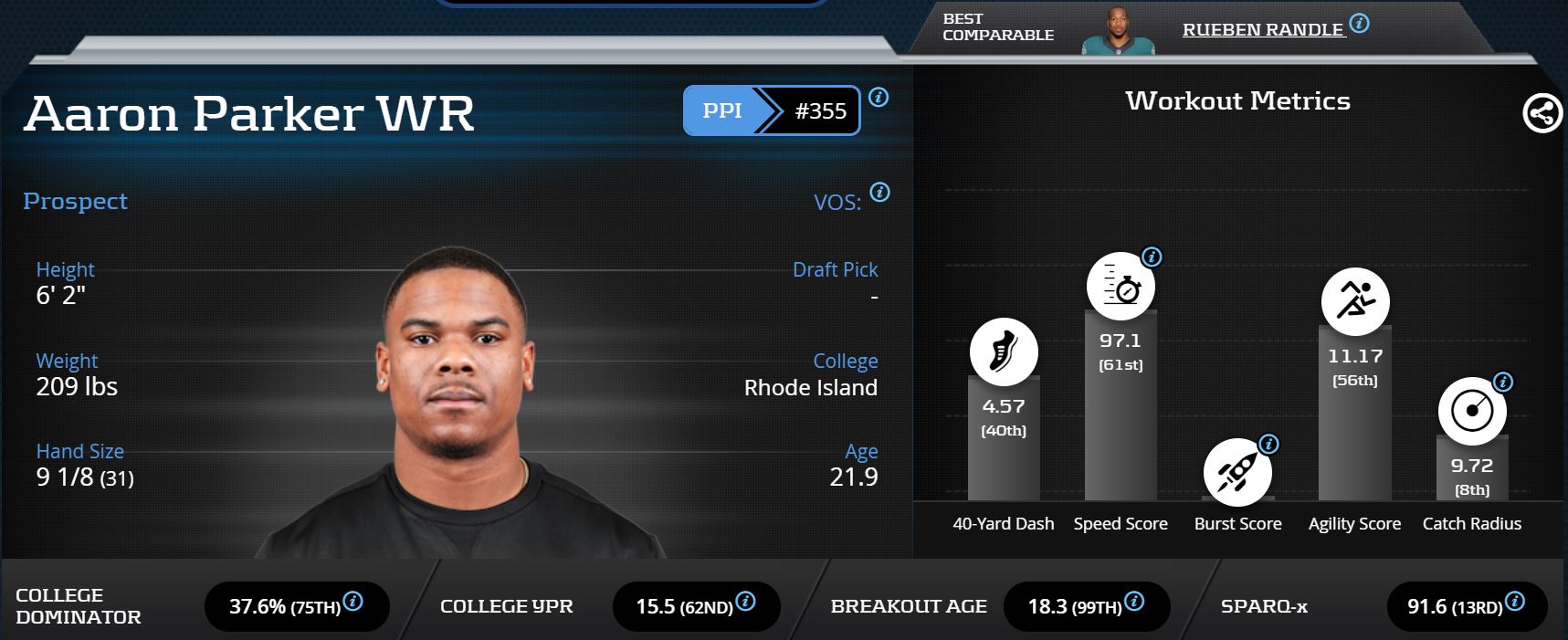Select the PPI #355 badge
This screenshot has height=640, width=1568.
tap(772, 110)
